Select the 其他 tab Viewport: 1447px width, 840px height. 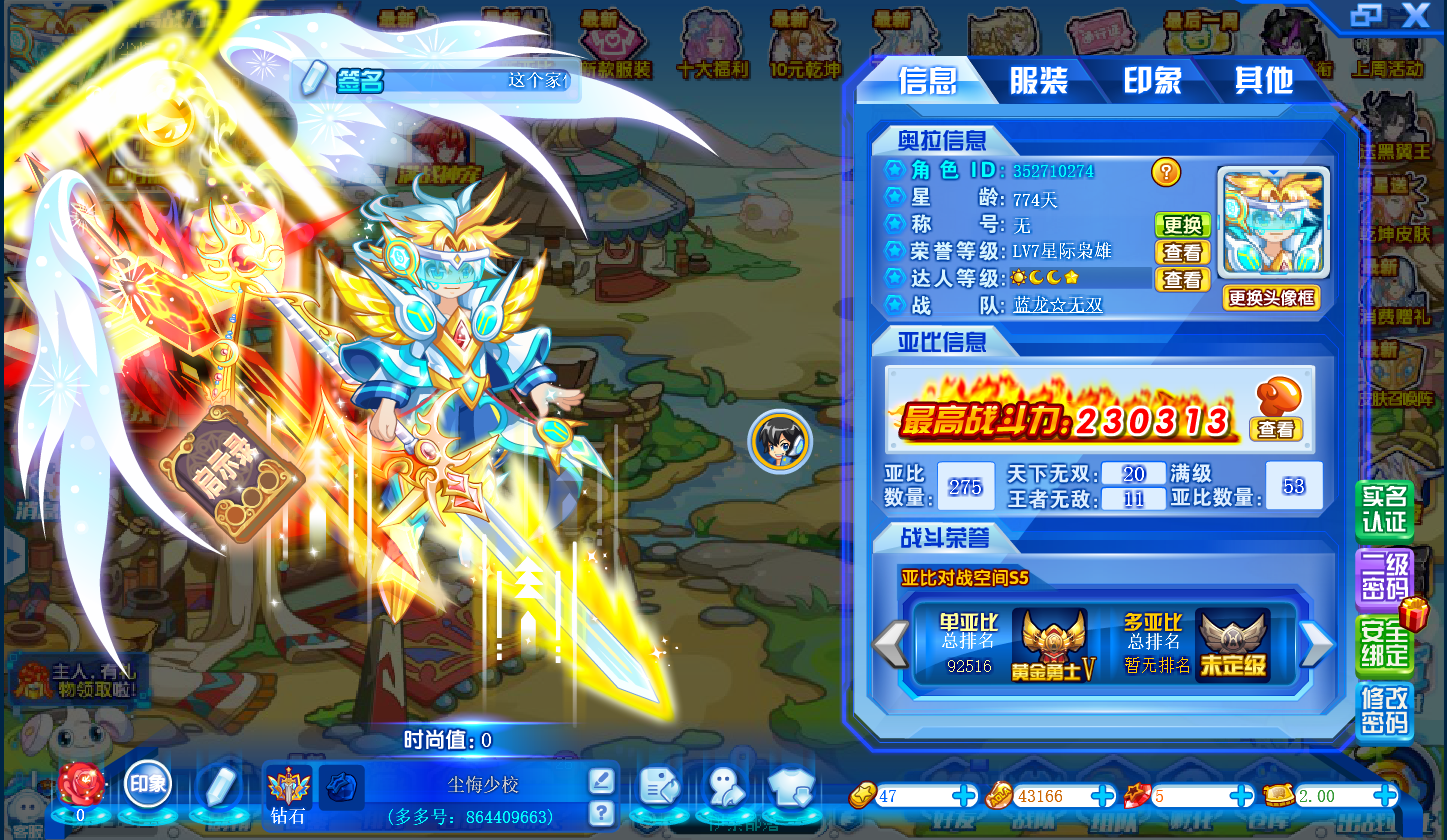(1263, 80)
